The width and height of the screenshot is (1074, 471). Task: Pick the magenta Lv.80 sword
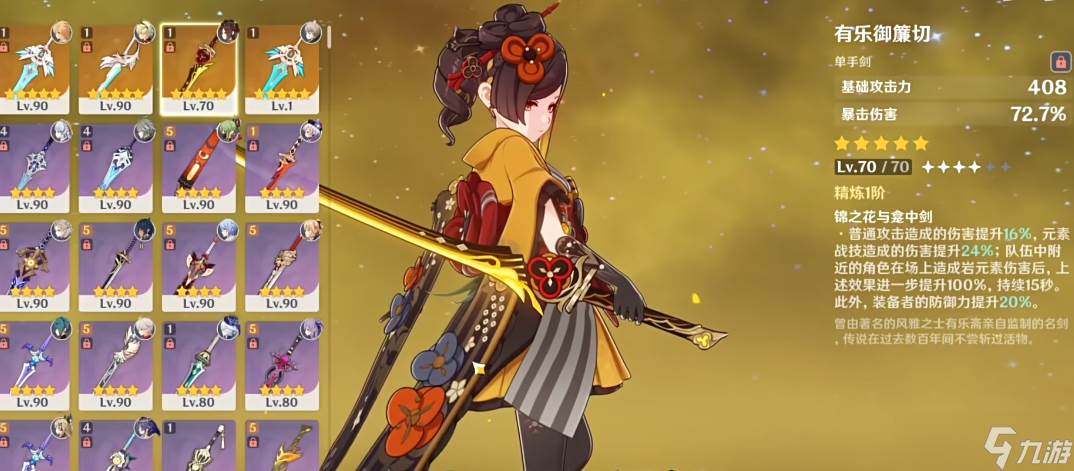coord(282,362)
